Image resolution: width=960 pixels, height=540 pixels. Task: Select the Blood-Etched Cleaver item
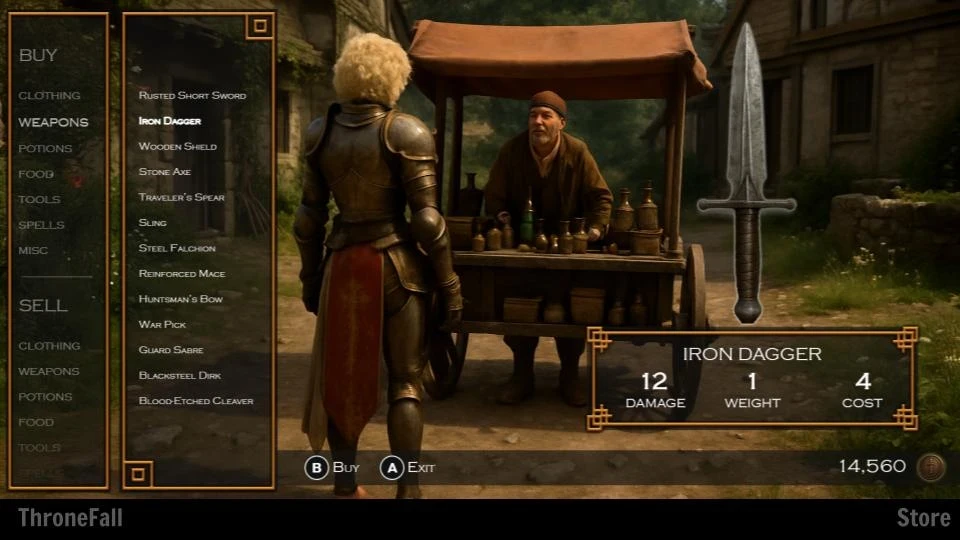coord(196,401)
